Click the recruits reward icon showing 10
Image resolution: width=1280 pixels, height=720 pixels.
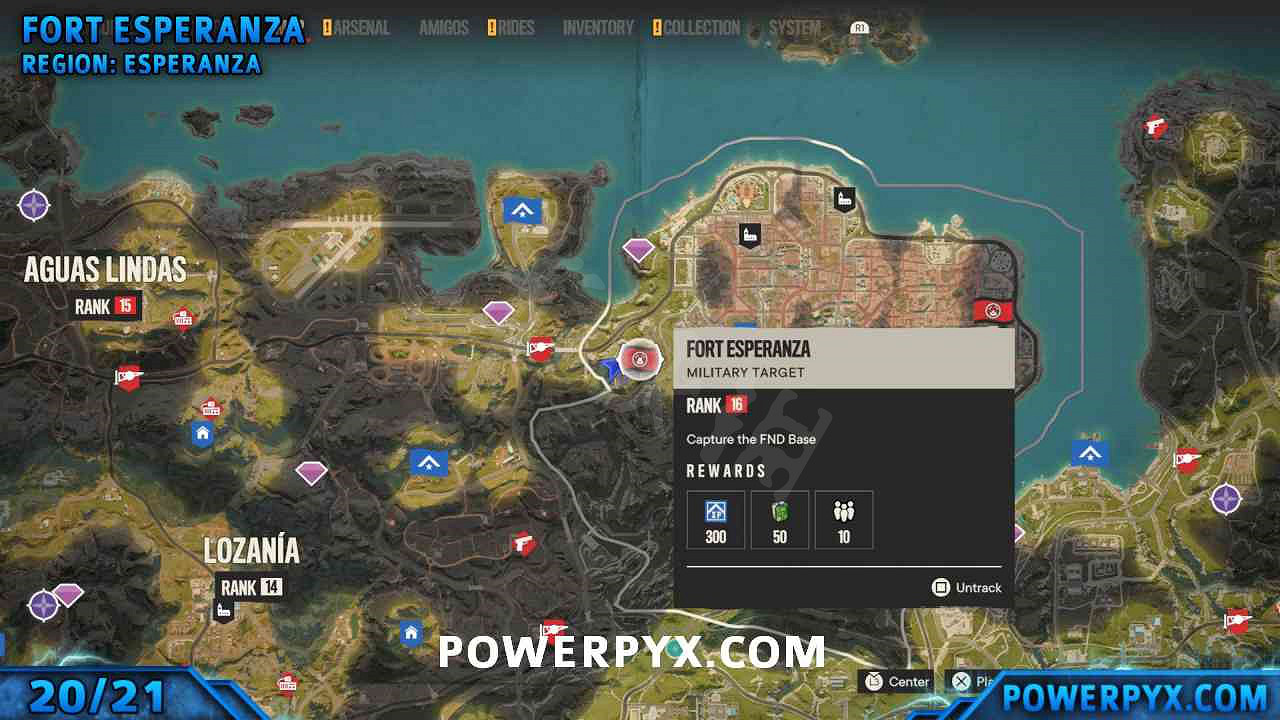(x=843, y=519)
